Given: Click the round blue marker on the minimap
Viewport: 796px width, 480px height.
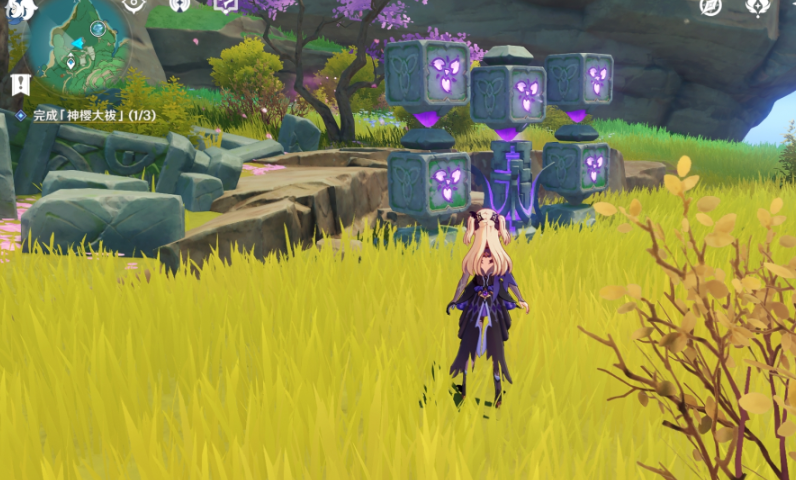Looking at the screenshot, I should pos(97,28).
